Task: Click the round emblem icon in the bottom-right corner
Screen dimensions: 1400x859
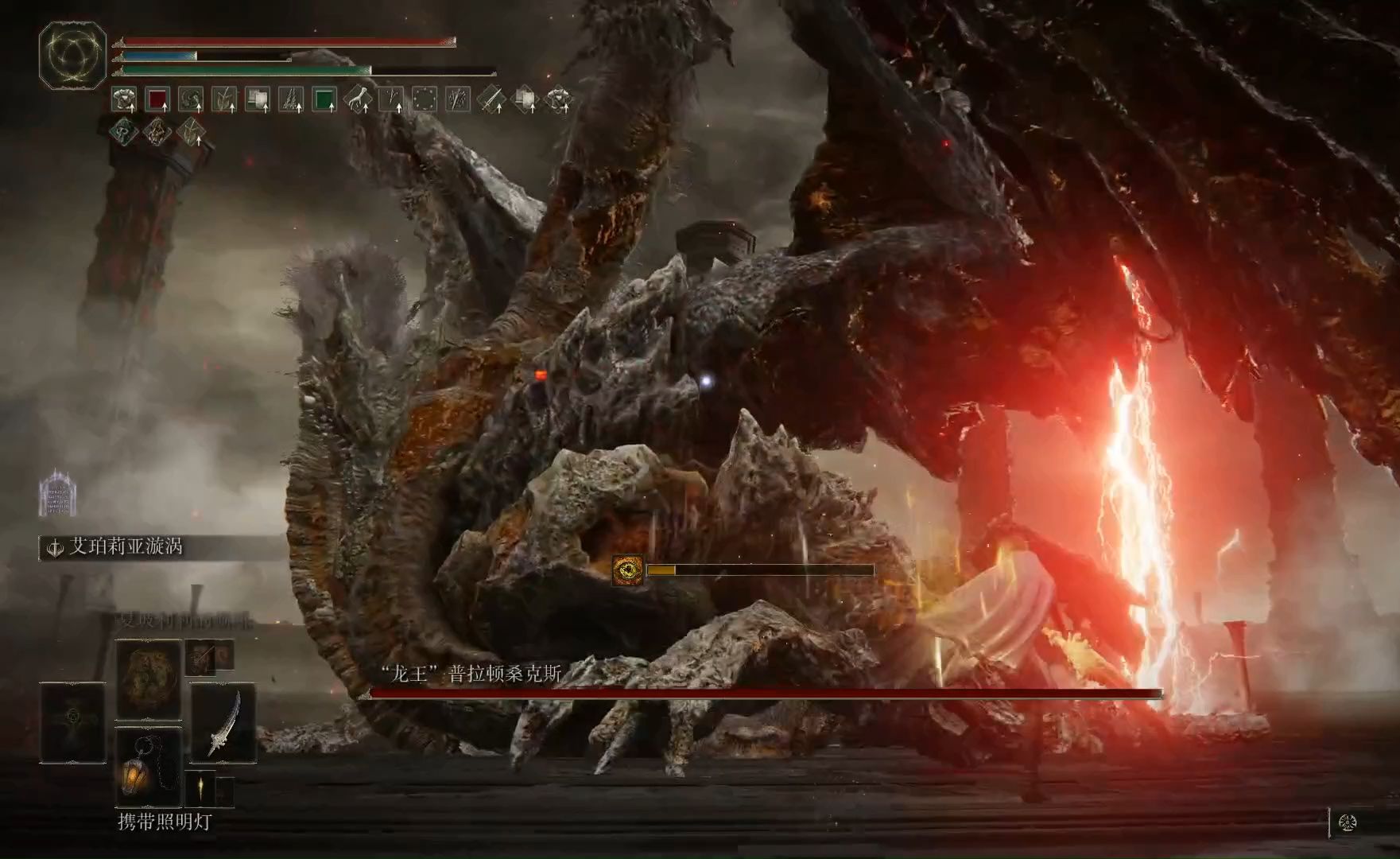Action: (1348, 822)
